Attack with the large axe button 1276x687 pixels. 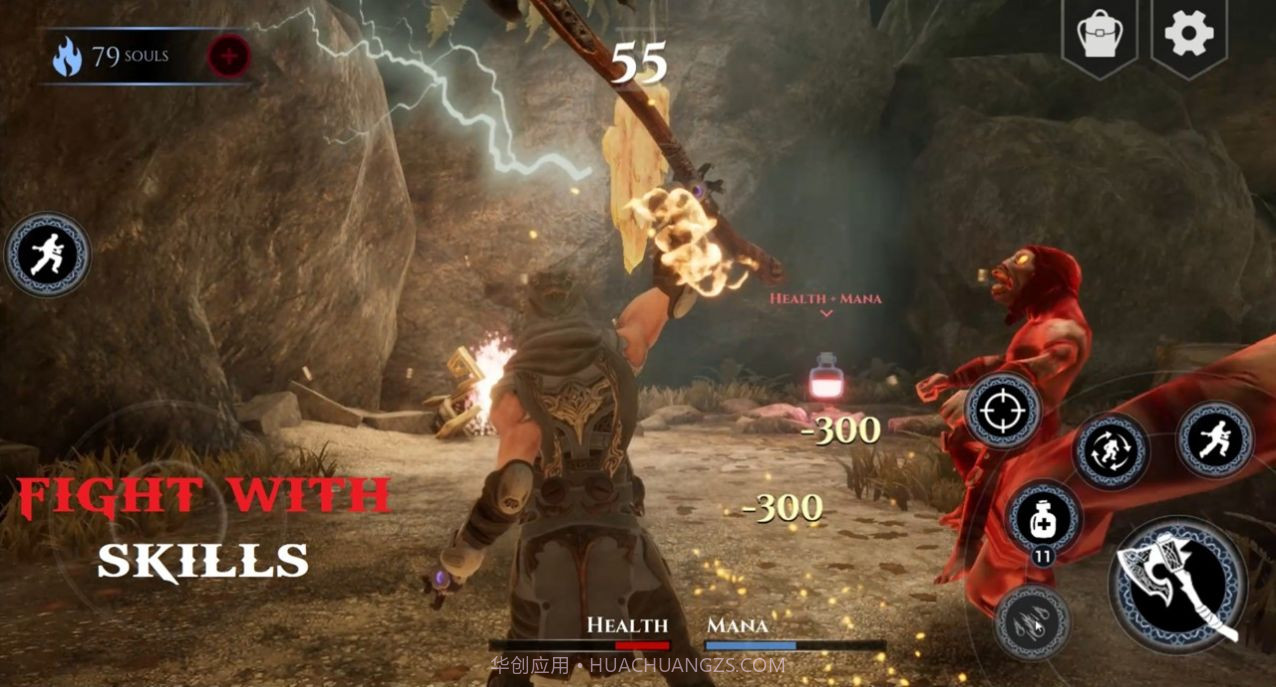pyautogui.click(x=1179, y=586)
